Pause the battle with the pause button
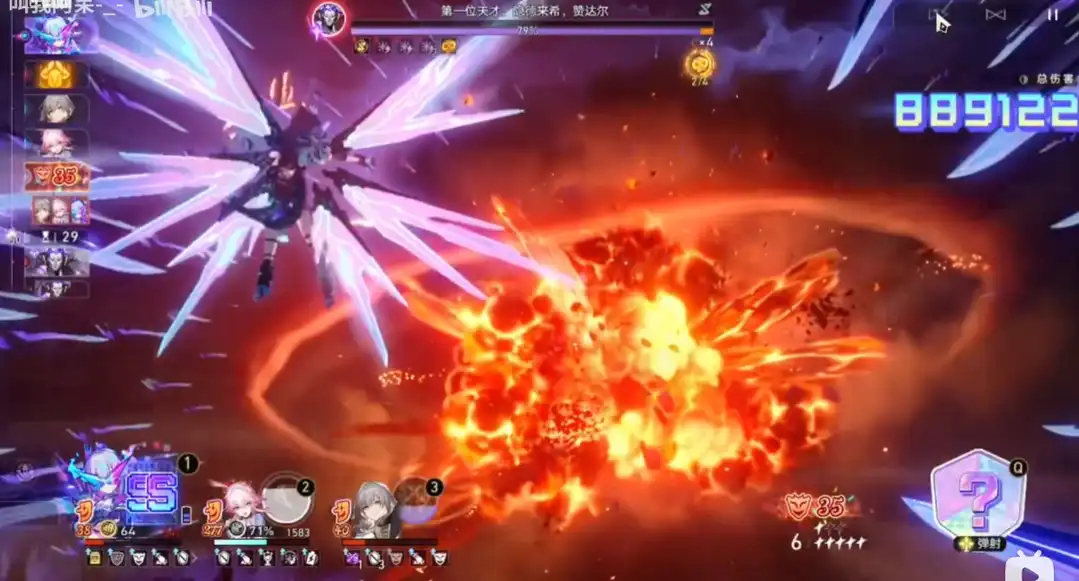 (1052, 15)
